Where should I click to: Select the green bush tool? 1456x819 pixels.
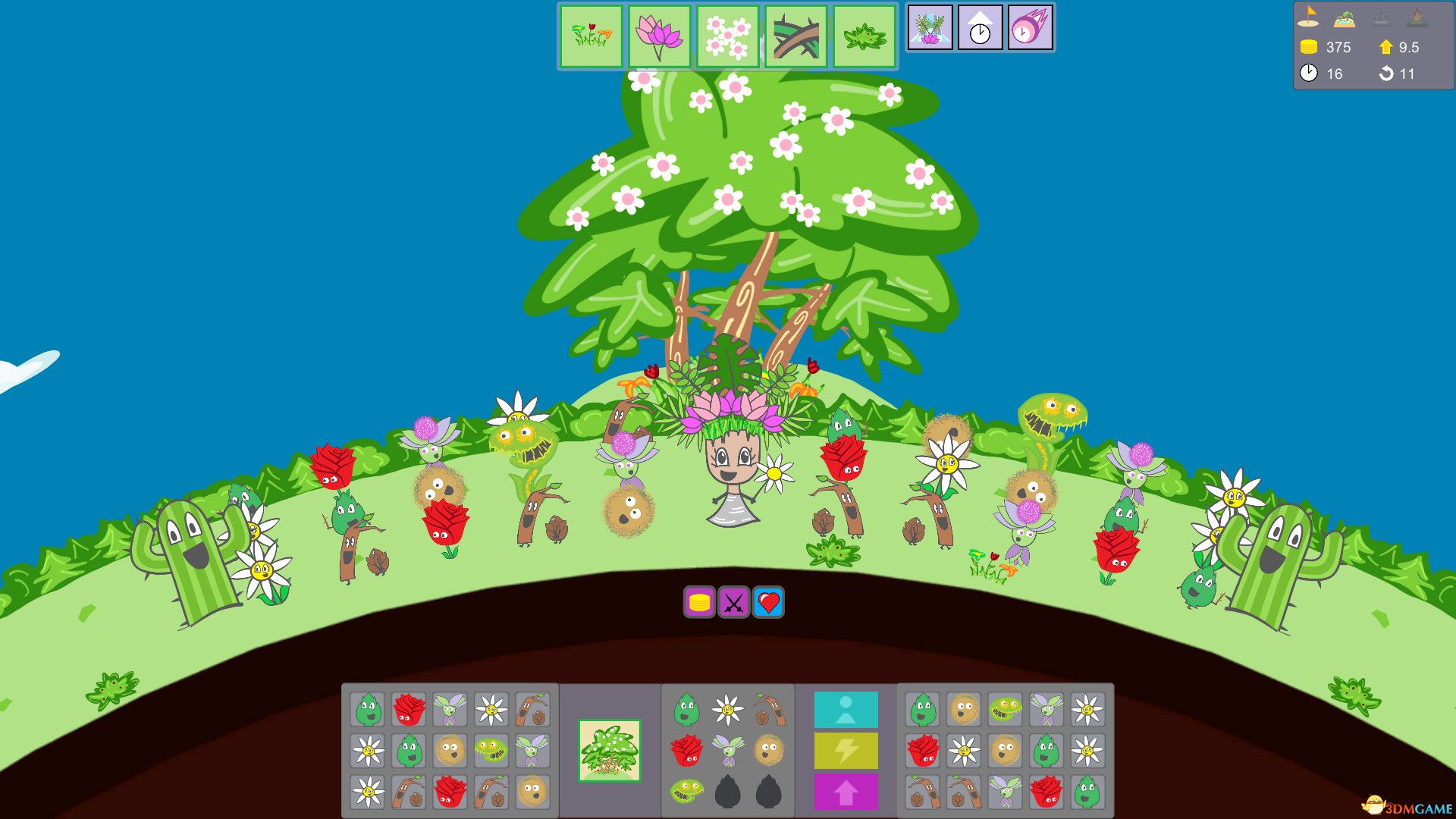click(863, 36)
